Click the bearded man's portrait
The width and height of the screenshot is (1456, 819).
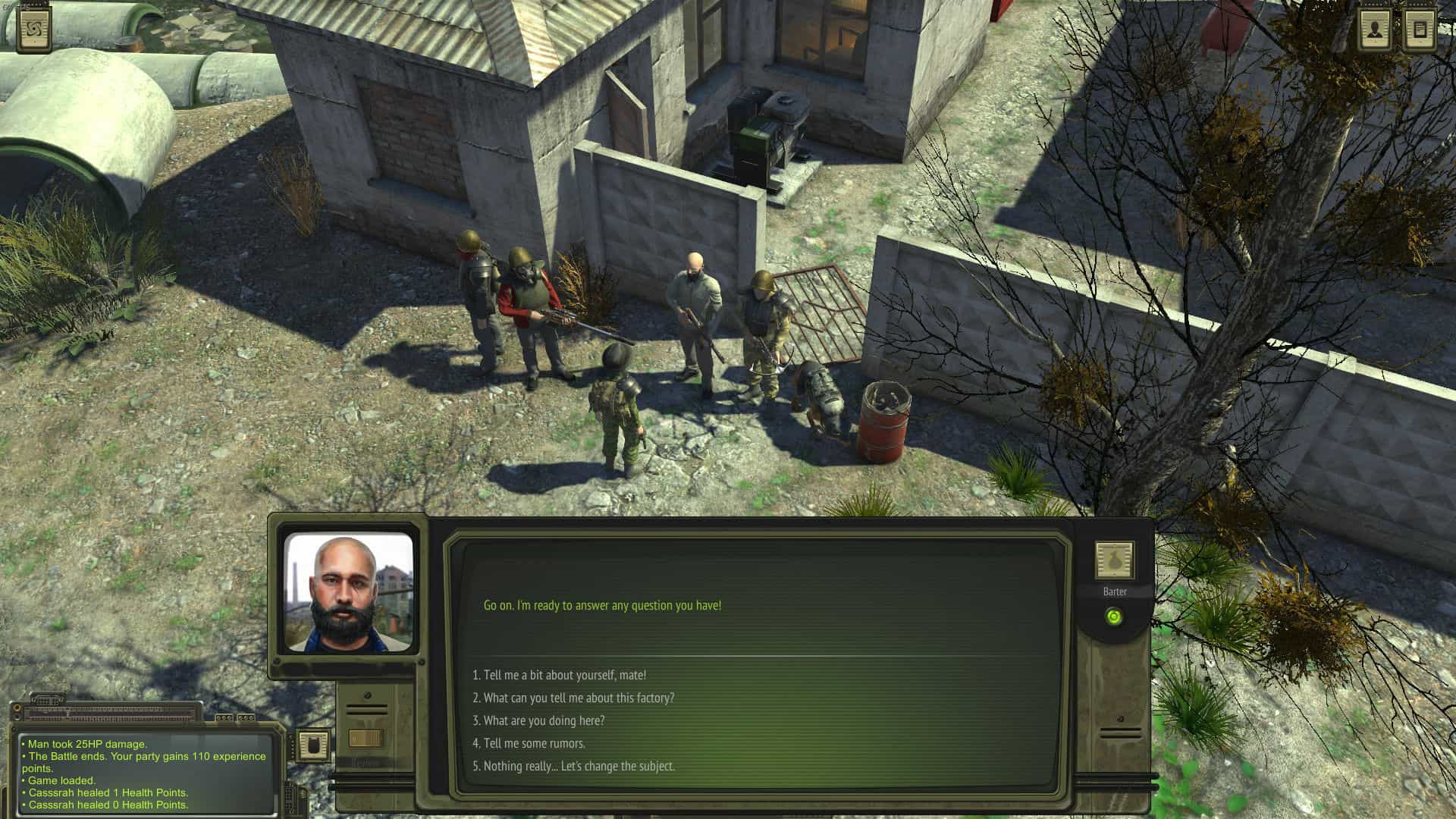click(348, 592)
